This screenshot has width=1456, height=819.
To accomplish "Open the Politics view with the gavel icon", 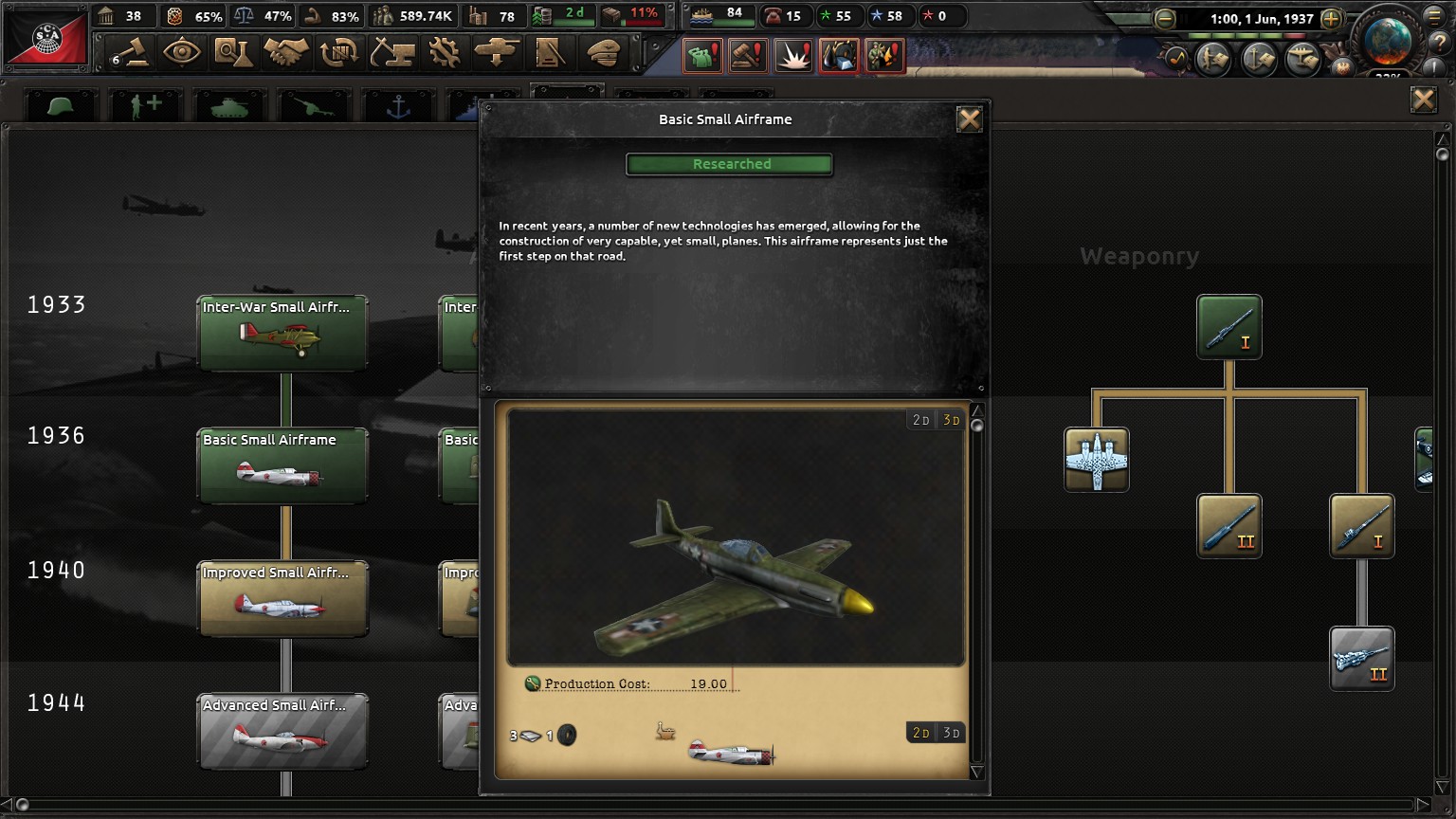I will pos(131,53).
